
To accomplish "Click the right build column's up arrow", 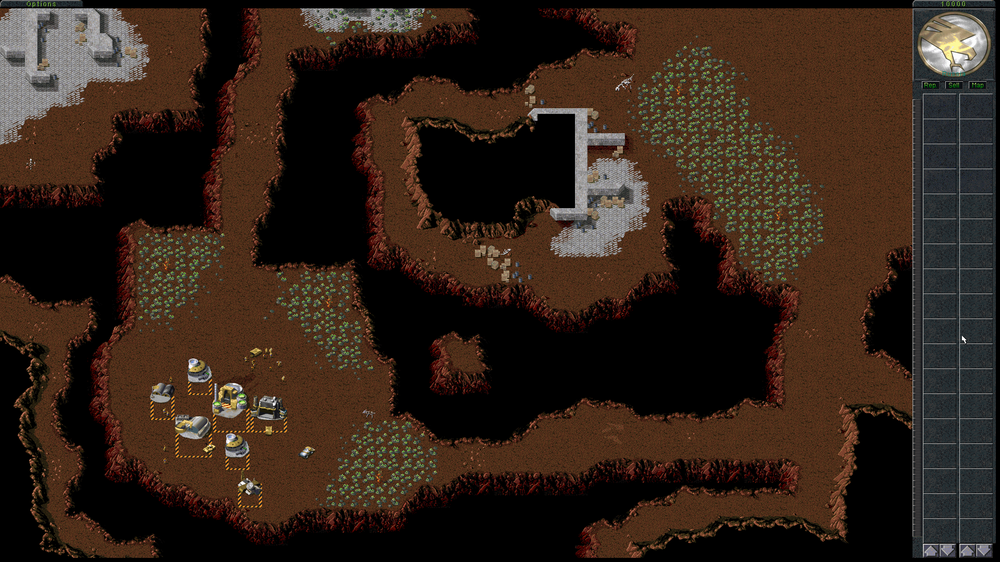I will (x=967, y=550).
